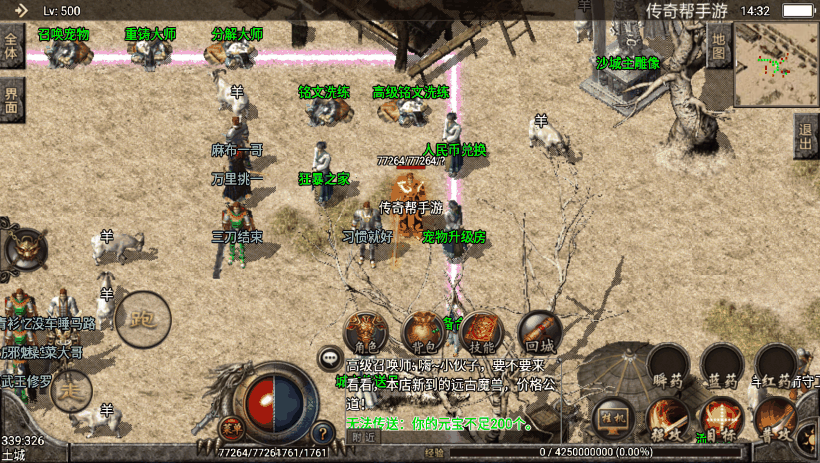This screenshot has height=463, width=820.
Task: Select the 全体 tab on left edge
Action: pyautogui.click(x=11, y=46)
